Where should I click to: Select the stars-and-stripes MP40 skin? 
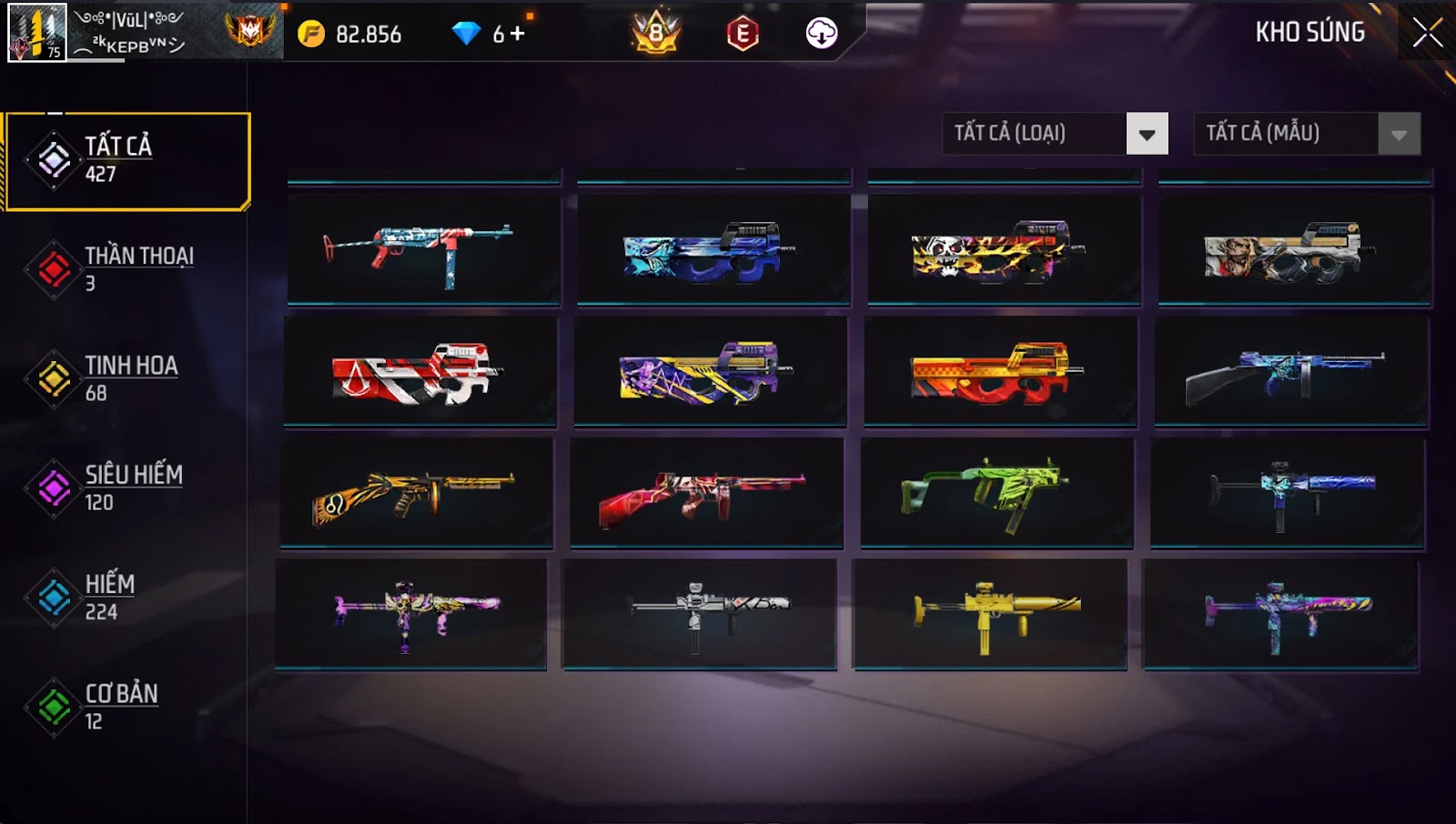[x=423, y=249]
